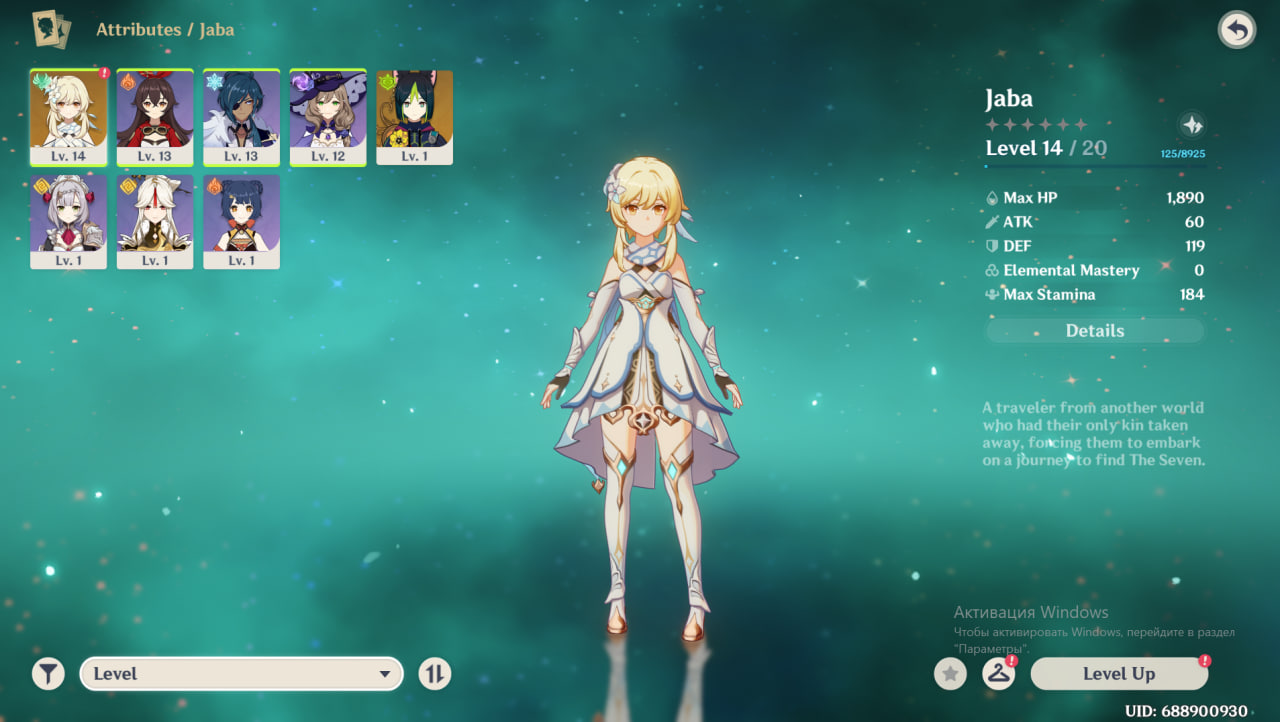Mark the character with the star button
Viewport: 1280px width, 722px height.
(x=950, y=674)
